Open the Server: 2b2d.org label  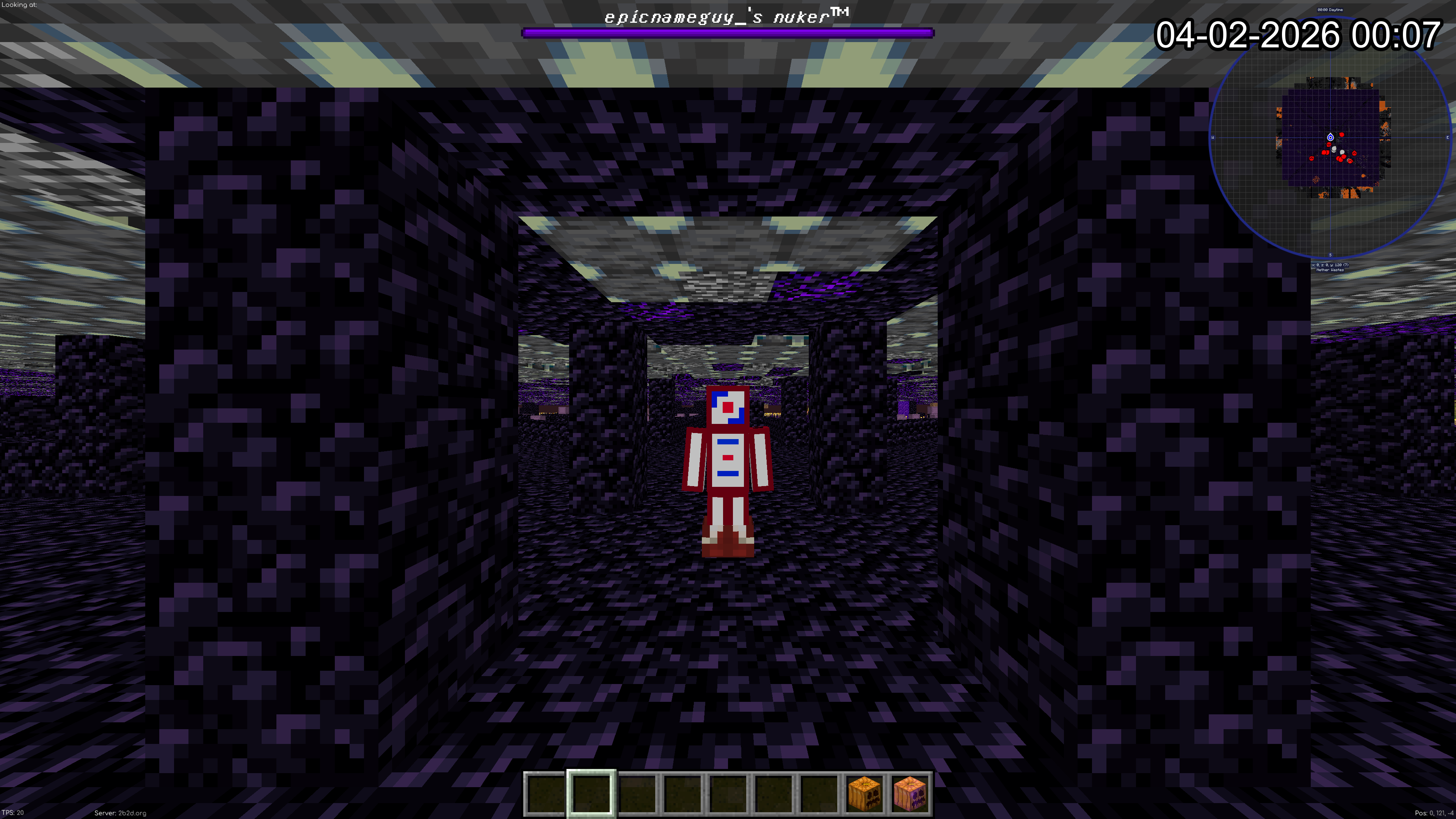pos(121,813)
